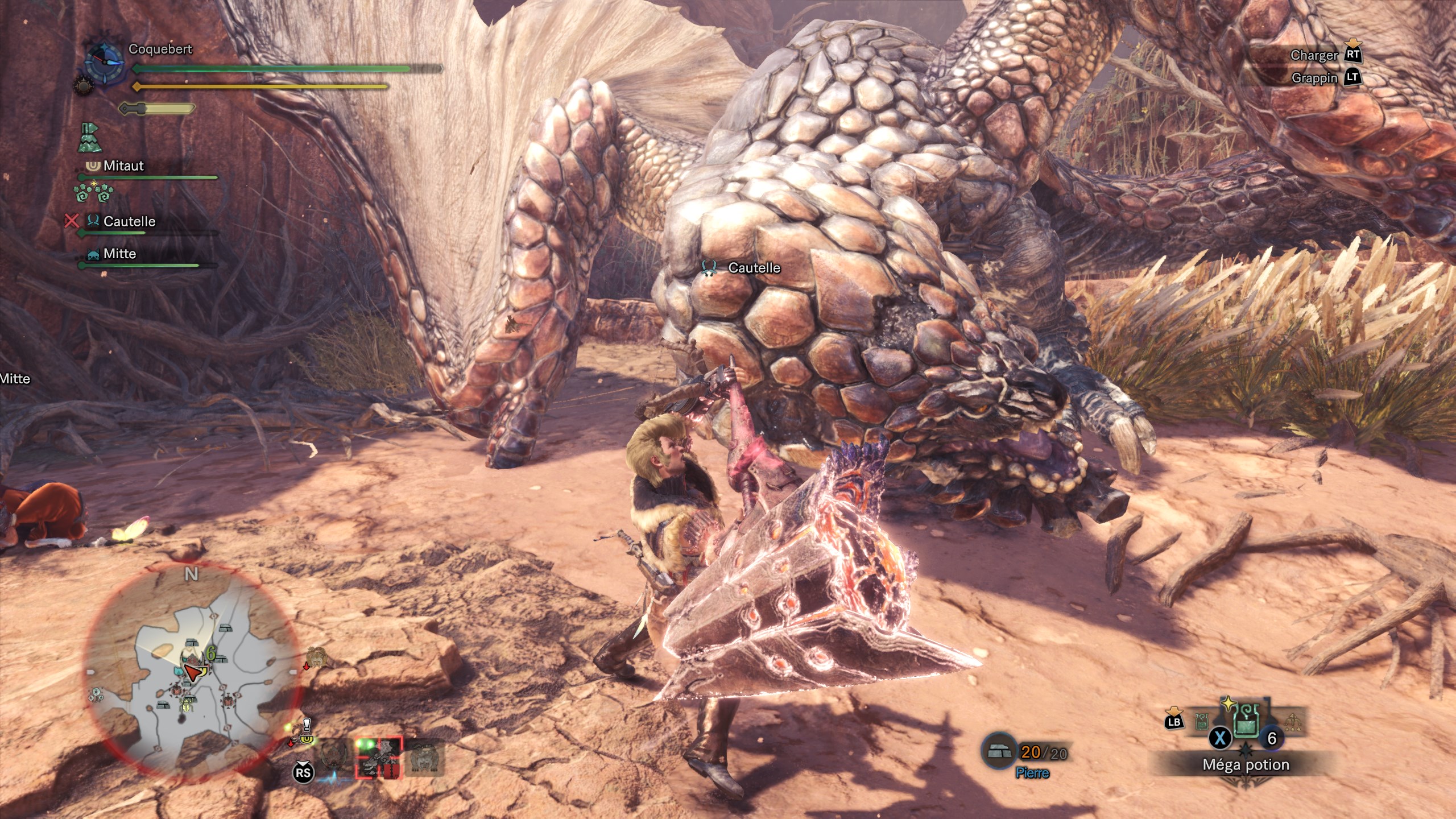Click the yellow beetle marker on the minimap

(x=186, y=705)
